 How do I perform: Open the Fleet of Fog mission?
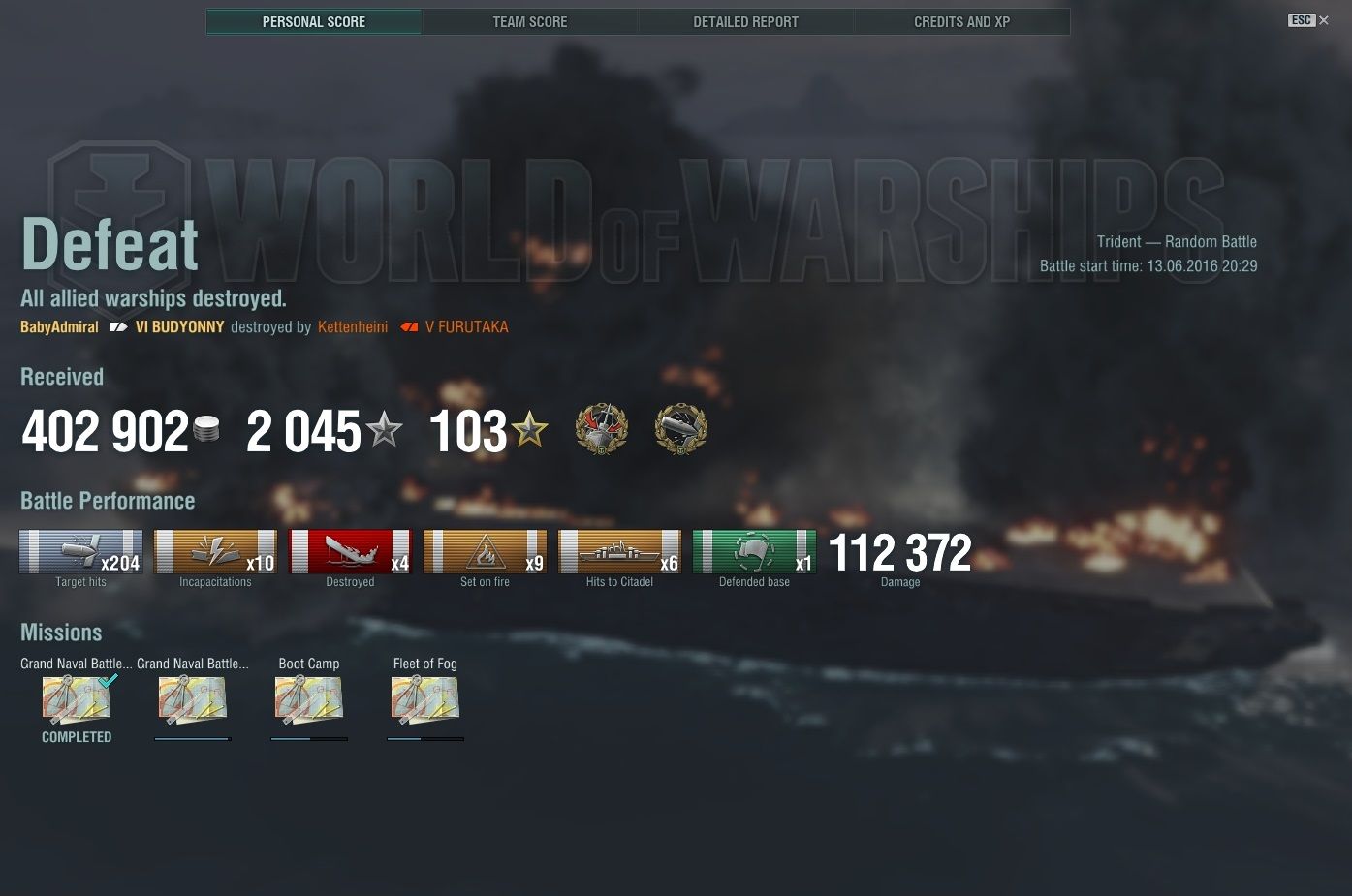point(424,699)
